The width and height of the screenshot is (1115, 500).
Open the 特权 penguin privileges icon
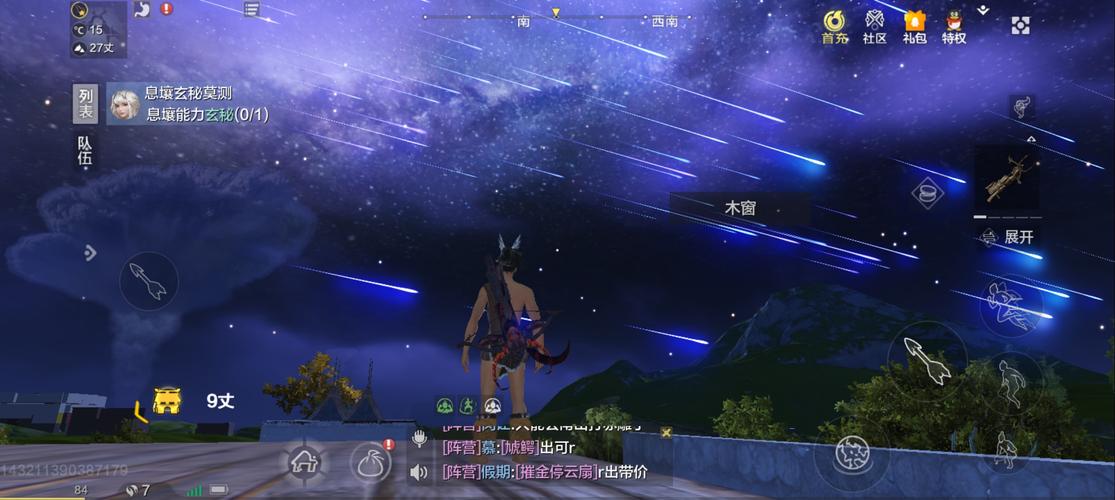coord(954,26)
